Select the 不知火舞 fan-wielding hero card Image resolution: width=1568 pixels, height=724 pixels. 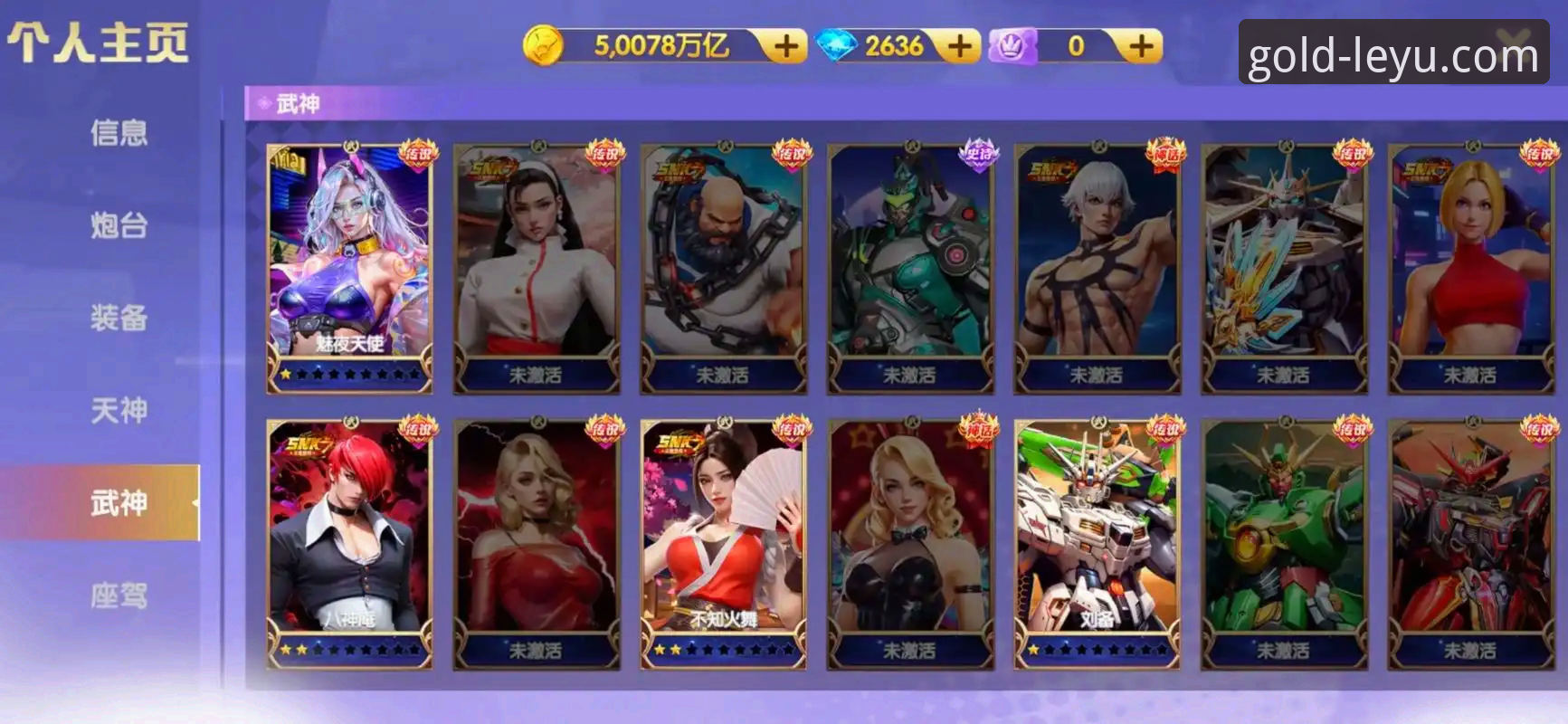(722, 543)
